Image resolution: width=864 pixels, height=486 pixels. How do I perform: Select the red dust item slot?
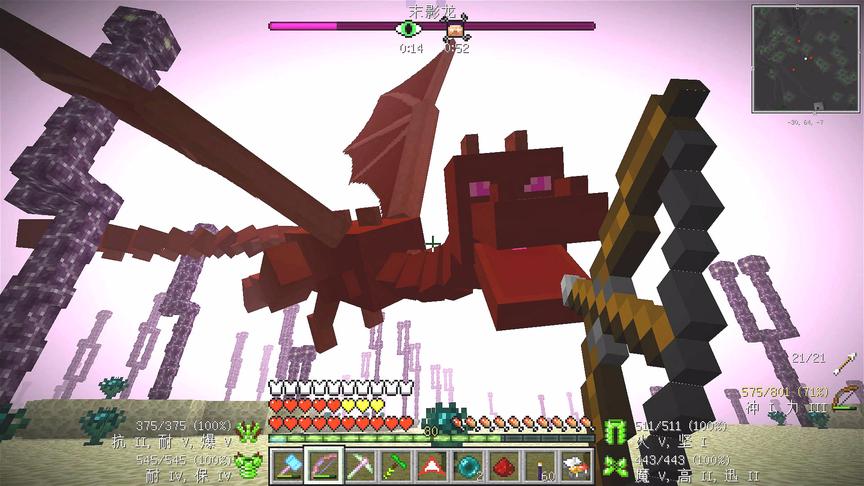click(x=504, y=465)
